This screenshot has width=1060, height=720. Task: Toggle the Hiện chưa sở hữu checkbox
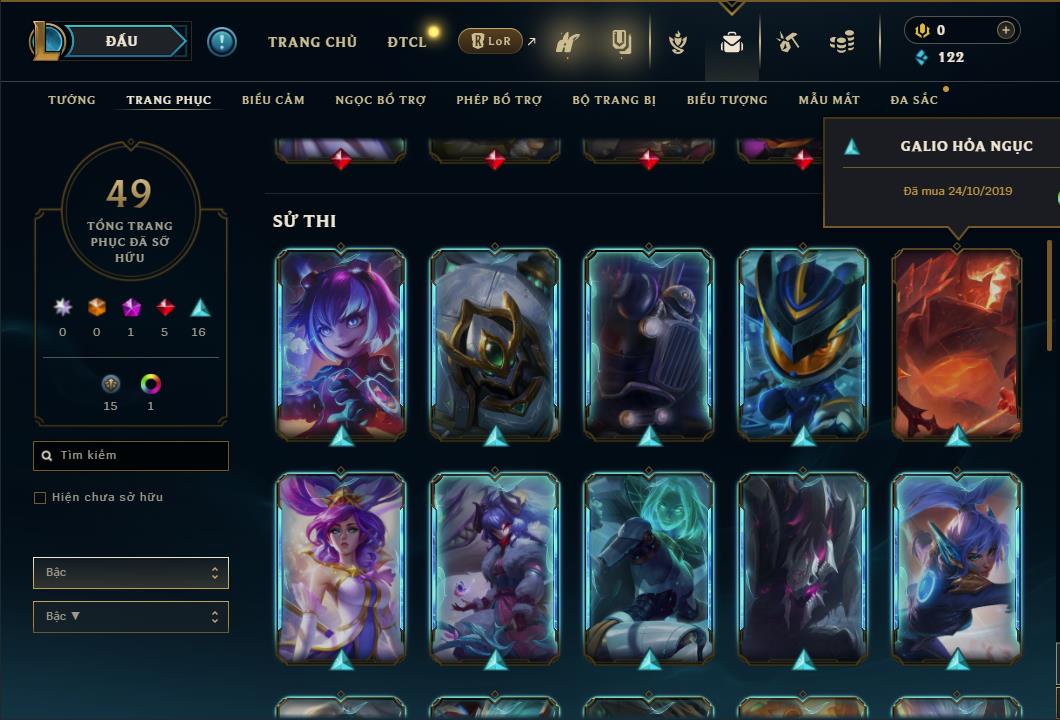[x=40, y=498]
